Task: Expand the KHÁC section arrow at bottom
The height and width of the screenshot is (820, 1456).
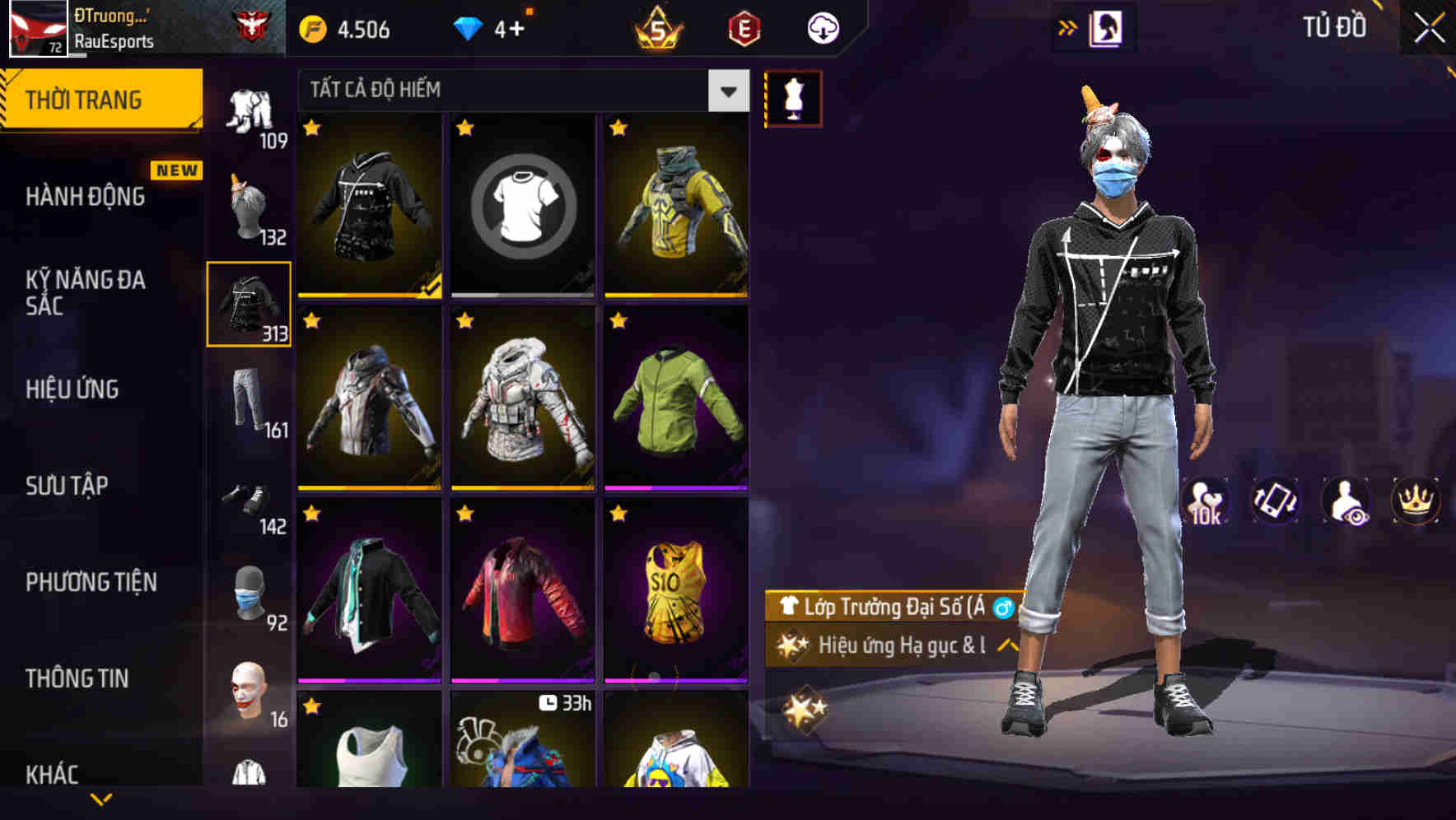Action: (x=99, y=797)
